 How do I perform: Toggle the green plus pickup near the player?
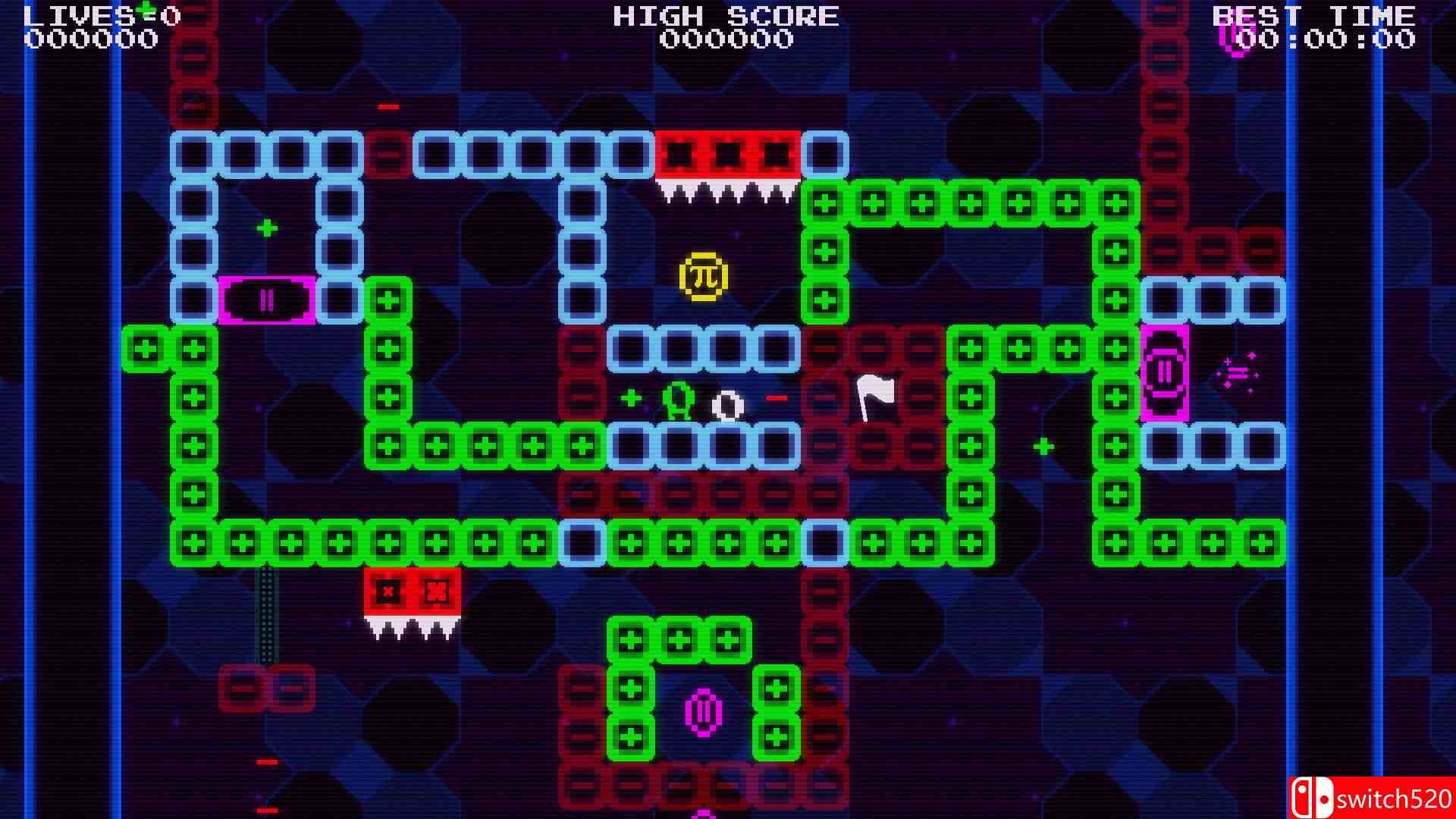[632, 397]
